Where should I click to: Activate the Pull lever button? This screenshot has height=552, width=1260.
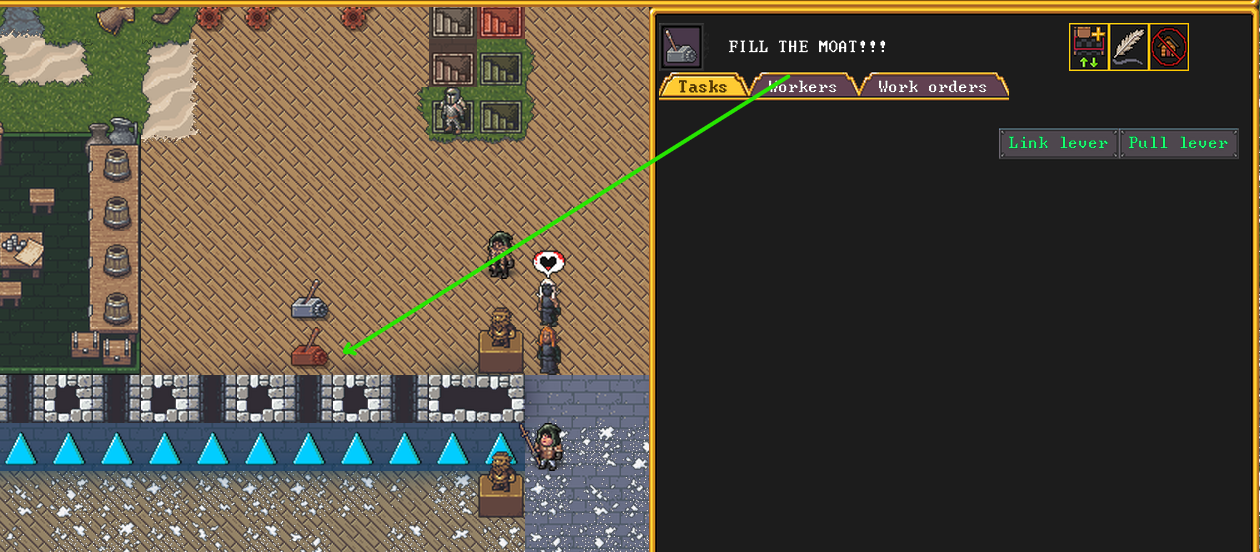coord(1178,143)
